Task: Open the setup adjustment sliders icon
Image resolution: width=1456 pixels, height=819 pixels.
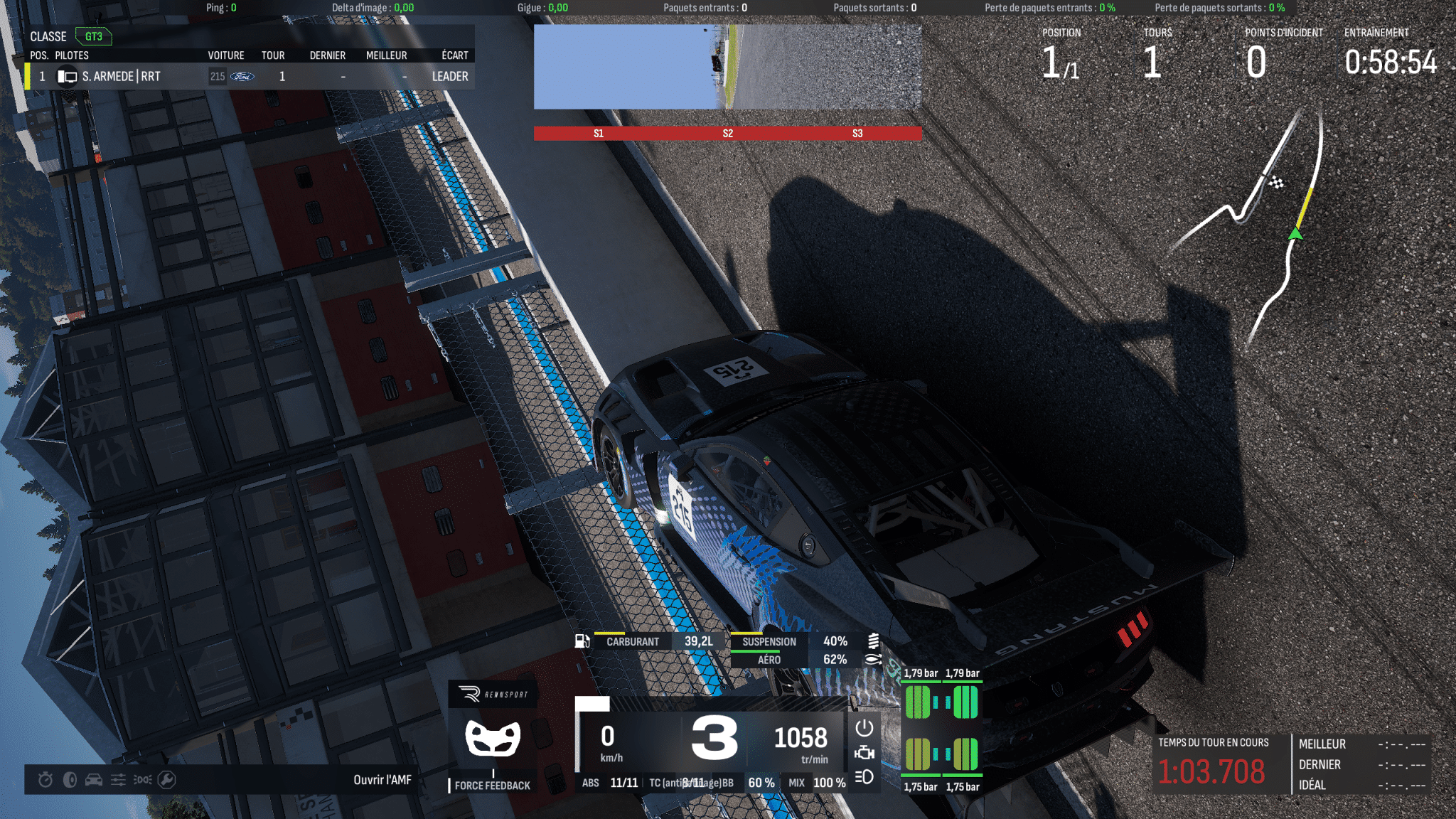Action: (118, 780)
